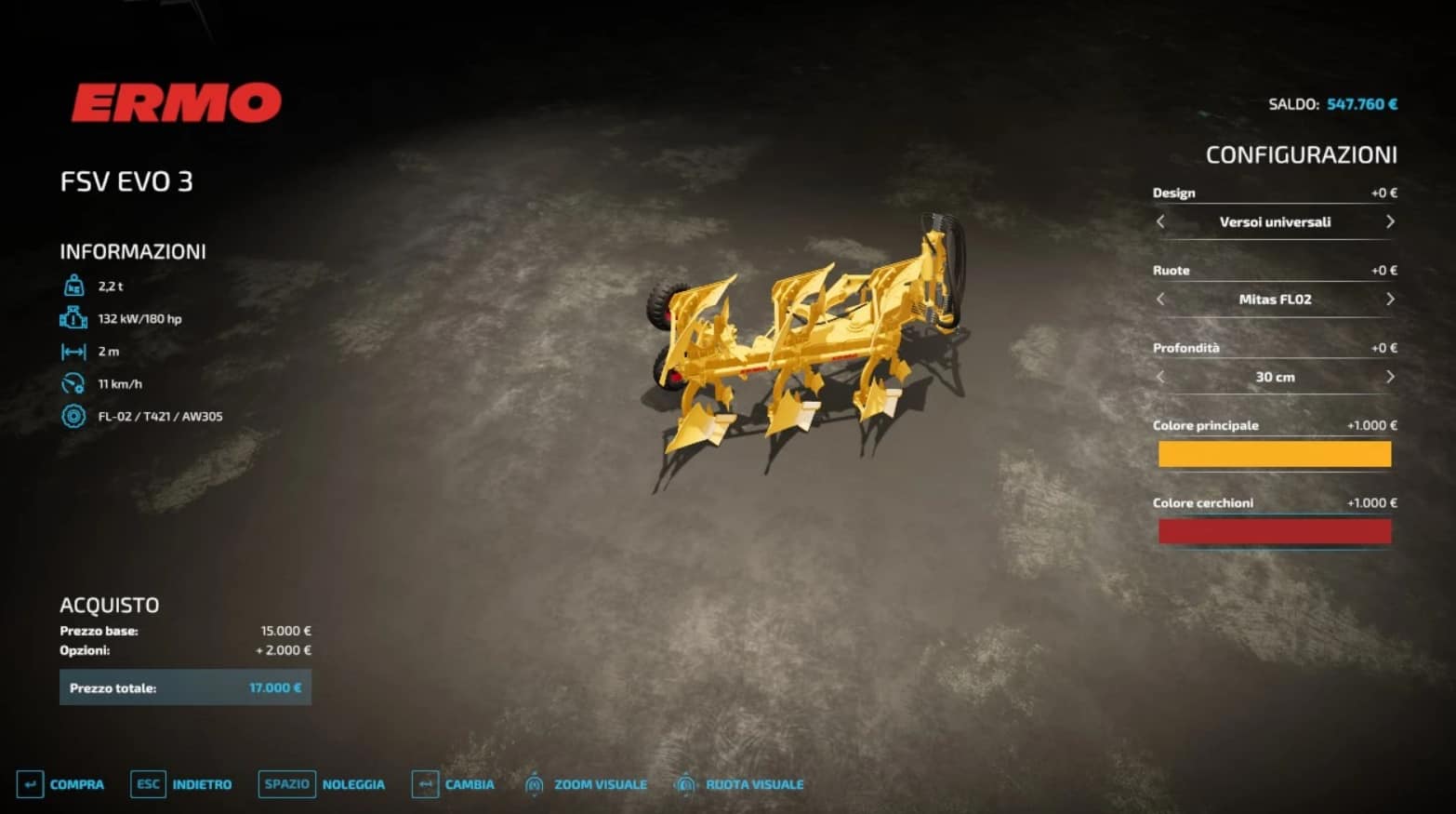Click the Cambia button
Screen dimensions: 1456x814
click(454, 784)
